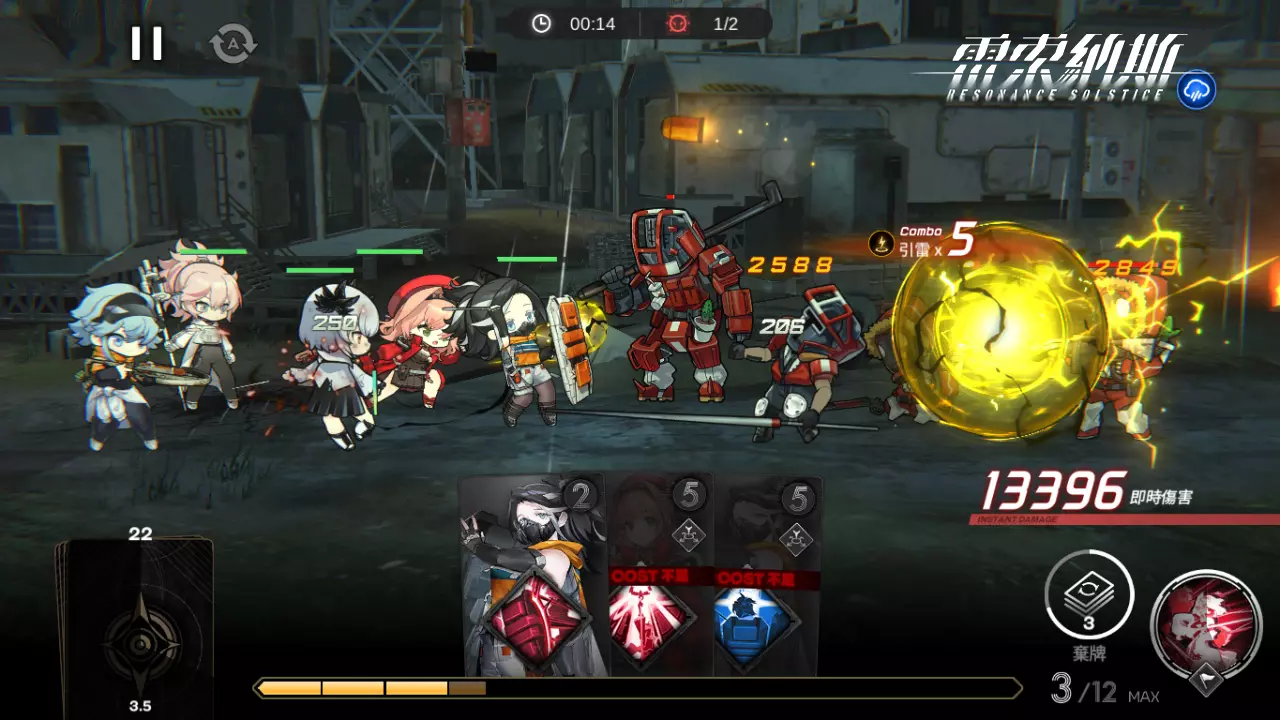Click the blue cloud icon beside the logo
Screen dimensions: 1280x720
click(1196, 90)
